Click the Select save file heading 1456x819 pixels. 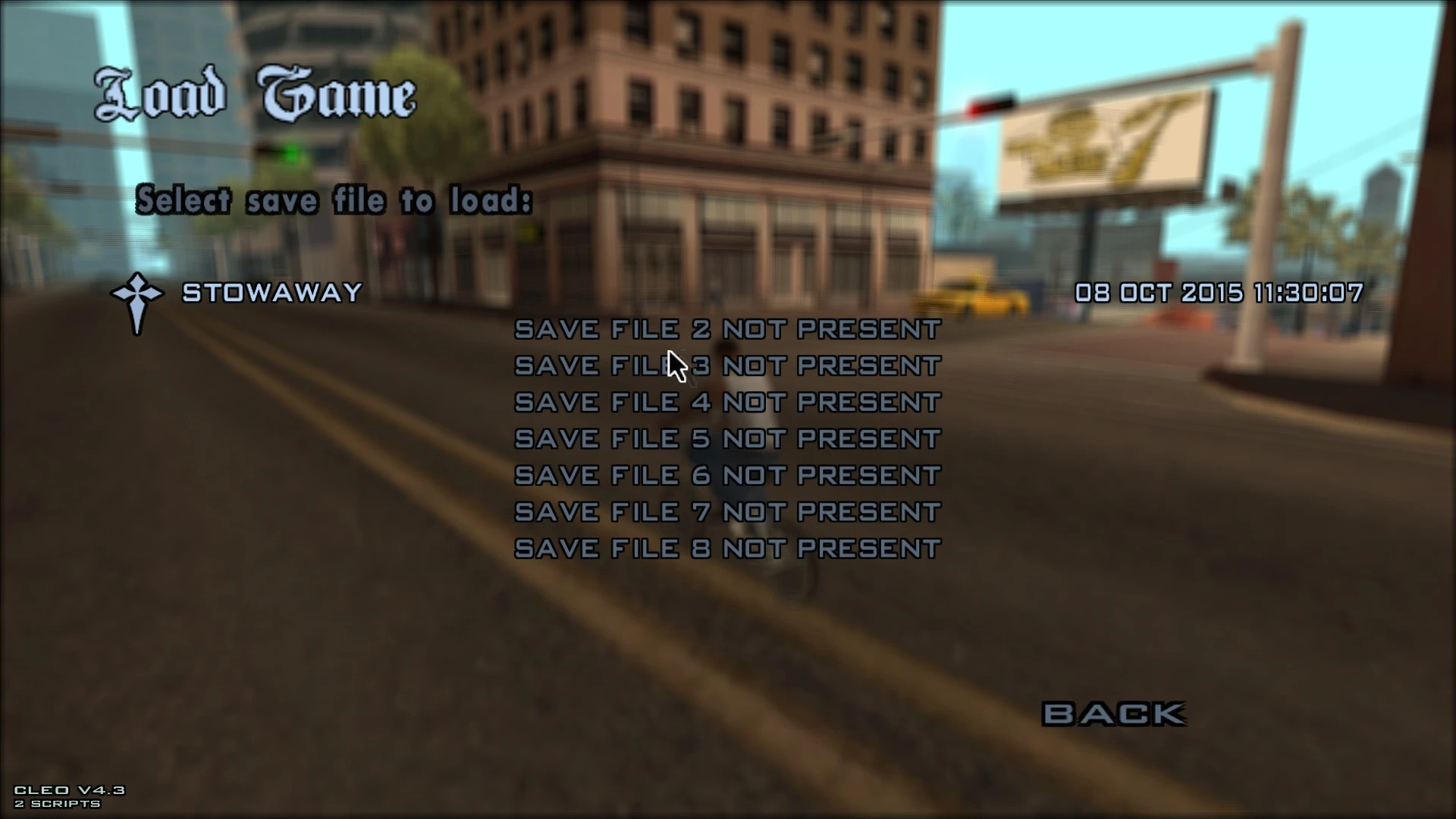334,199
